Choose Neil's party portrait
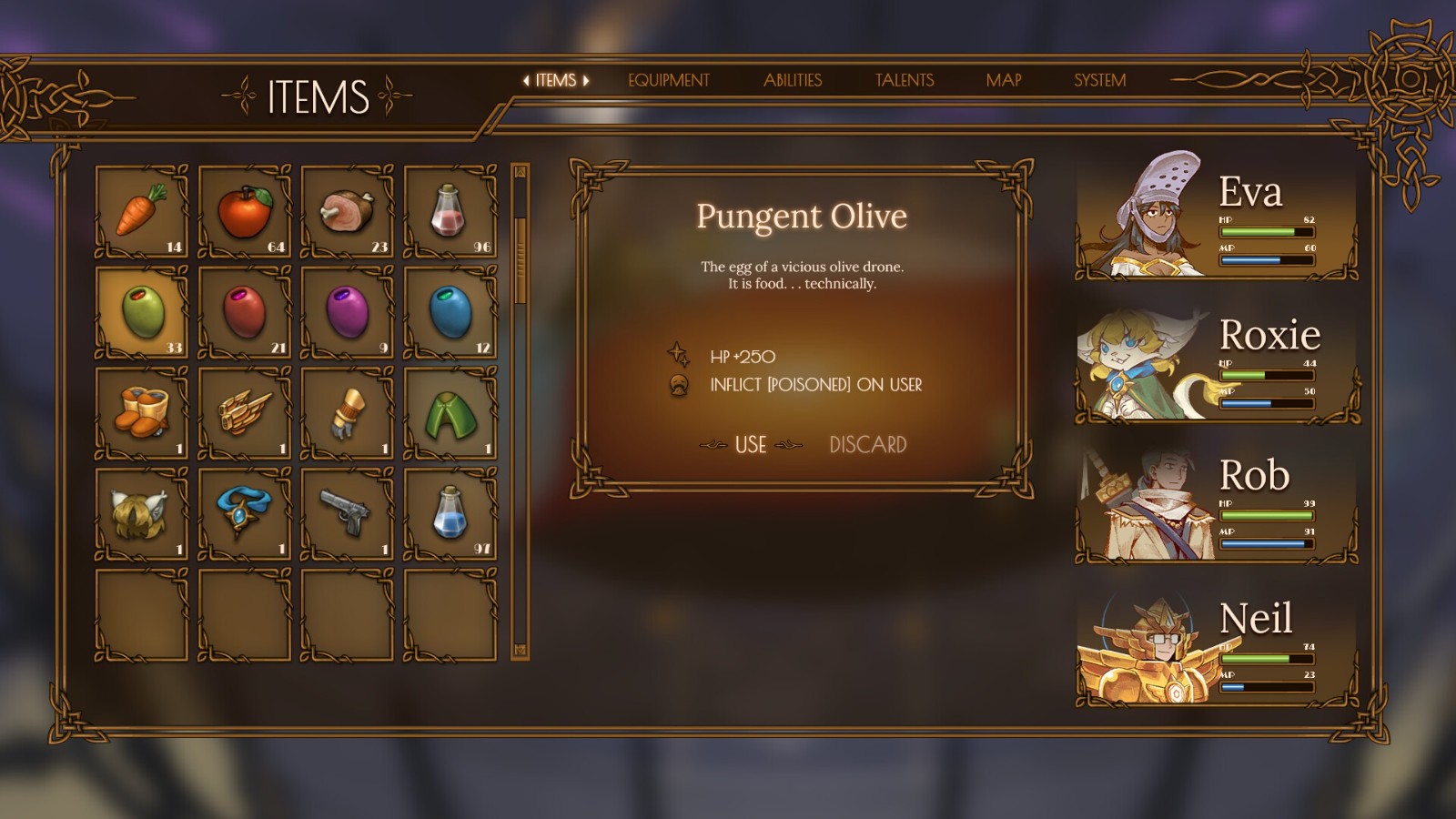 (1217, 648)
